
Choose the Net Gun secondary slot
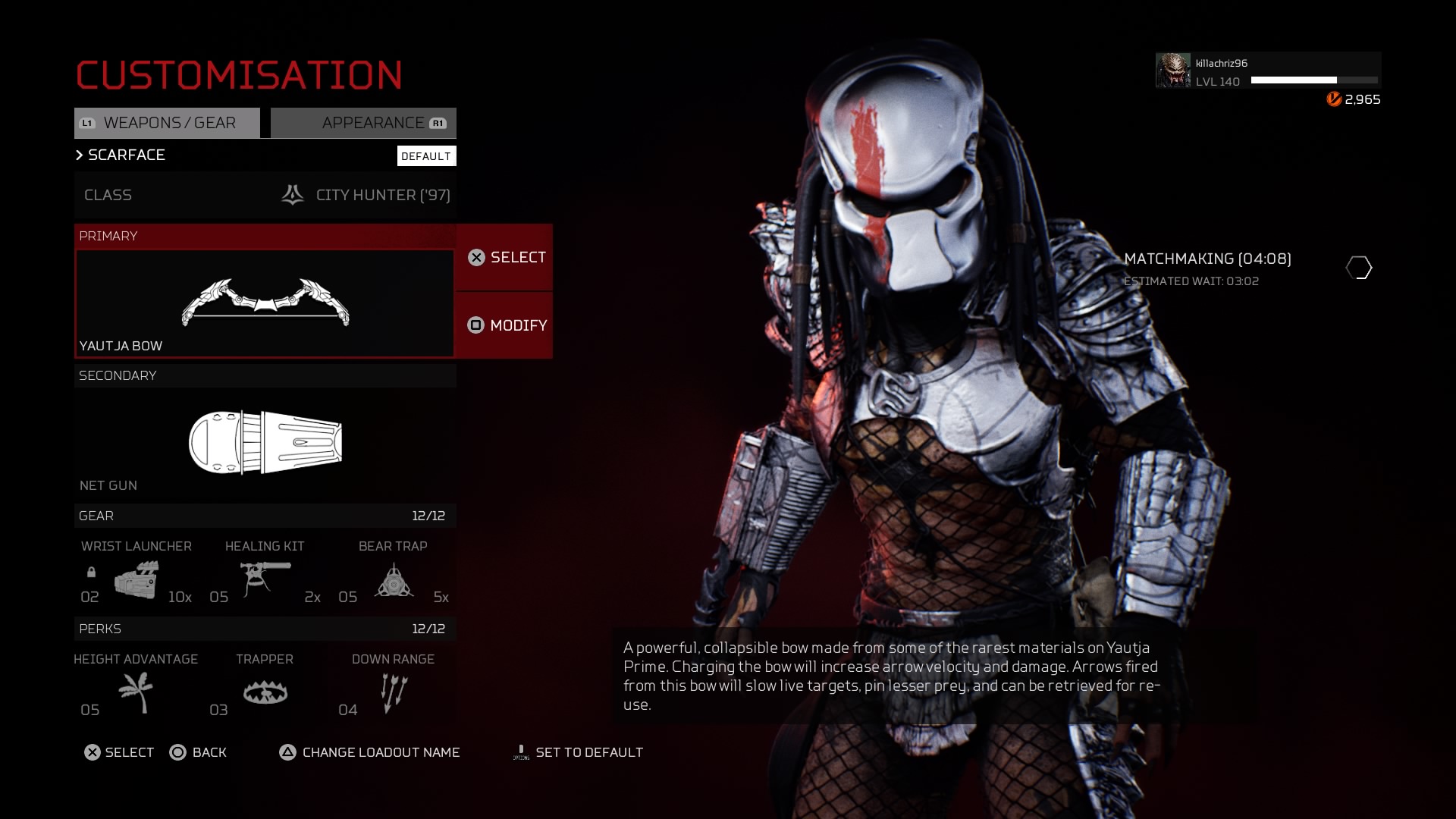point(265,443)
